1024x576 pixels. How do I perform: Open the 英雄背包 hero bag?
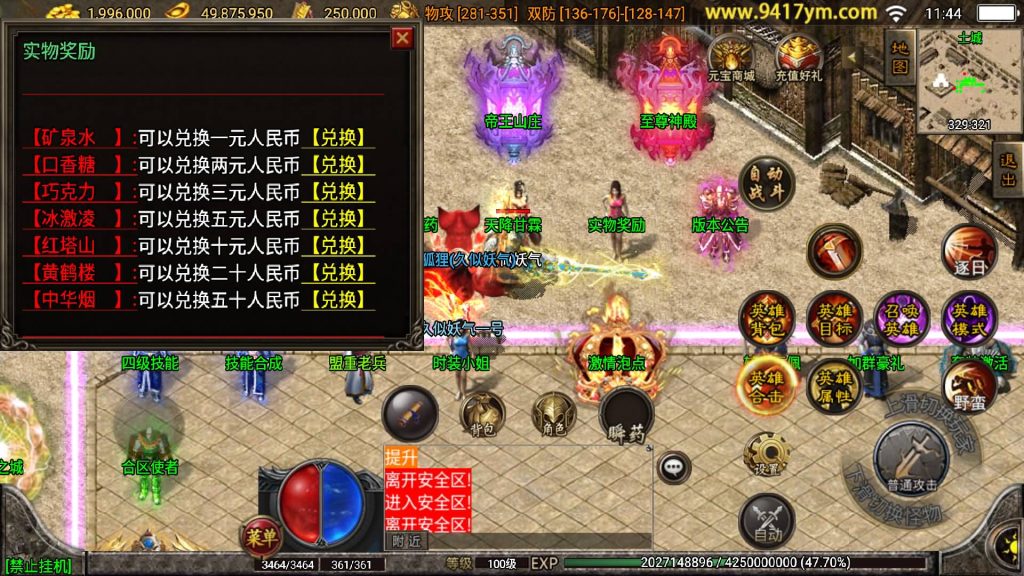coord(766,318)
